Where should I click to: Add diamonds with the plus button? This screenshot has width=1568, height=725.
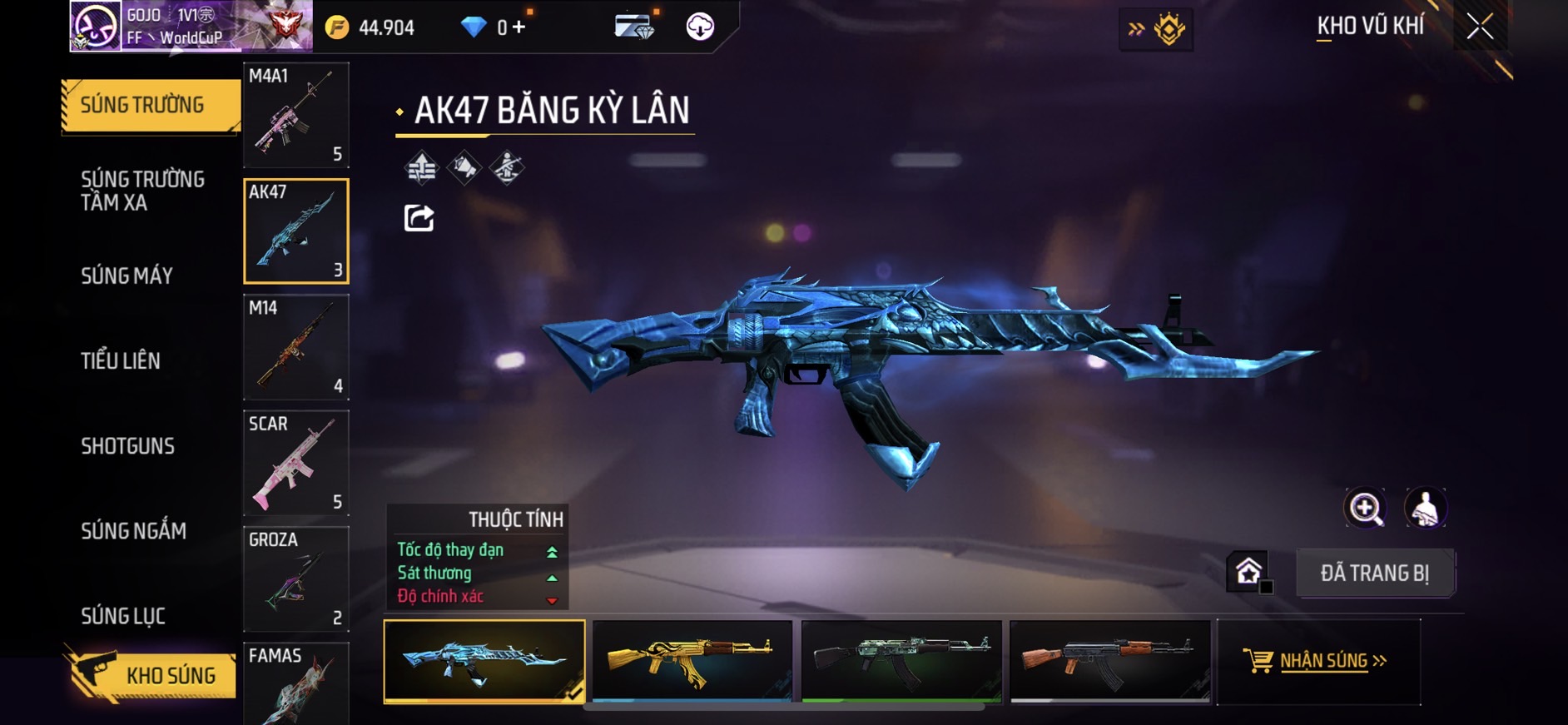tap(519, 27)
